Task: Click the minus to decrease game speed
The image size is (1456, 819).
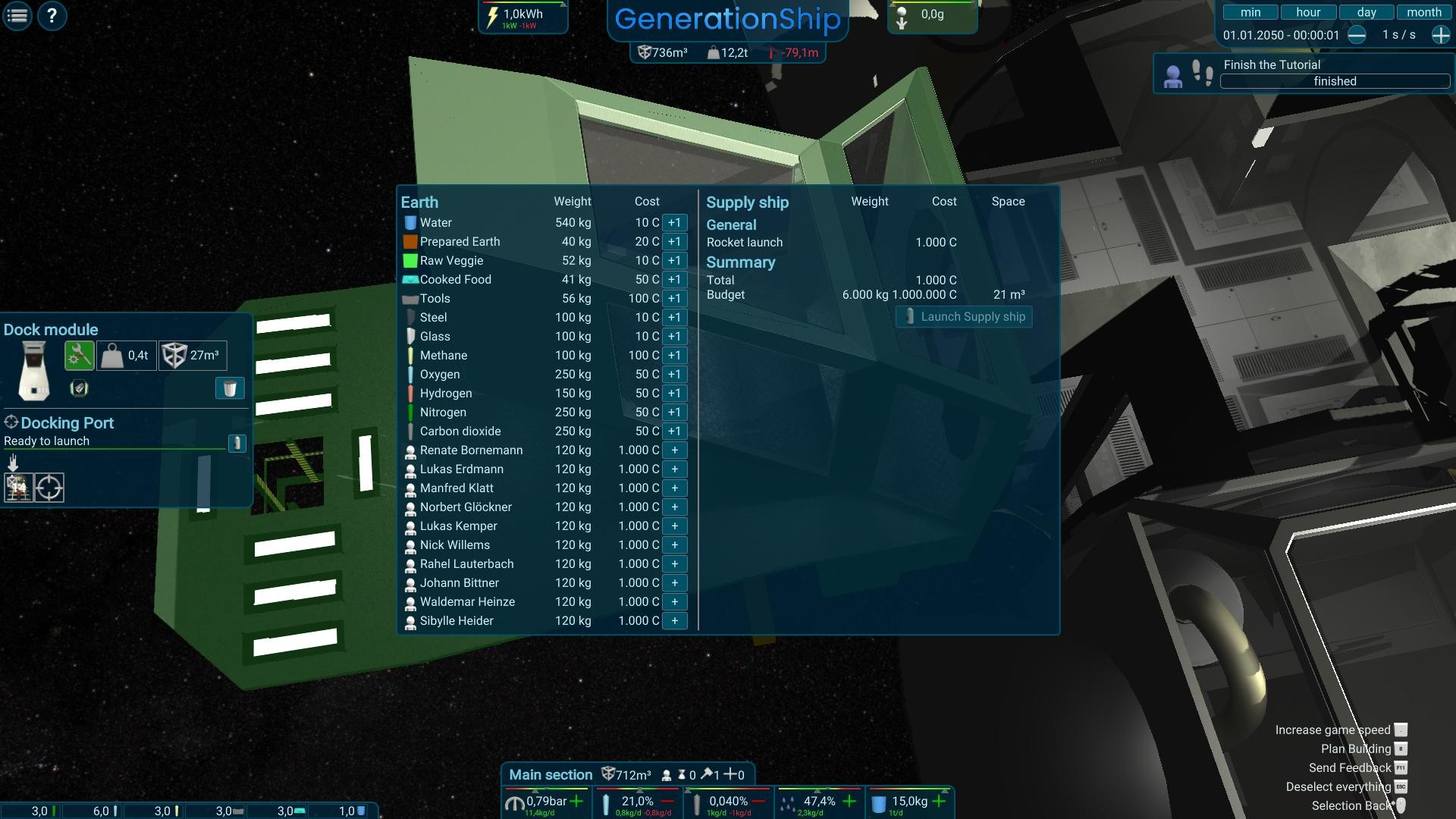Action: (x=1357, y=34)
